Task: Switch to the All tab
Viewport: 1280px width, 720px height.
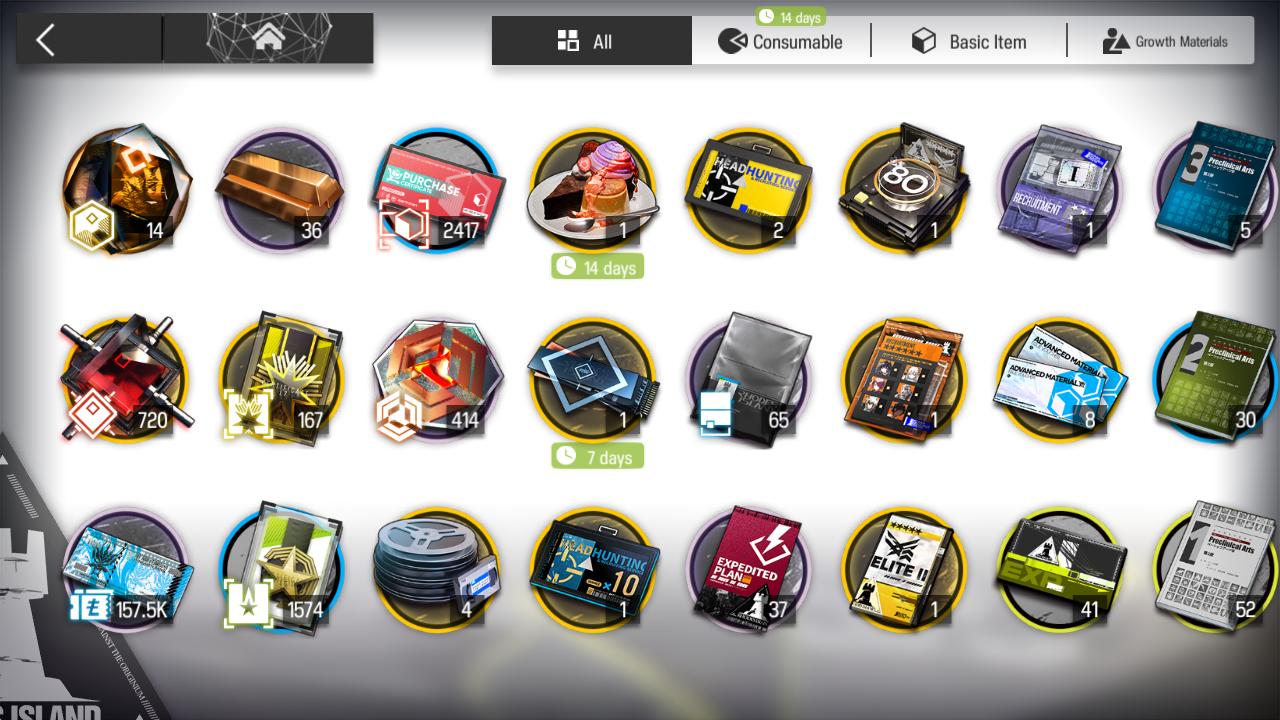Action: (x=591, y=41)
